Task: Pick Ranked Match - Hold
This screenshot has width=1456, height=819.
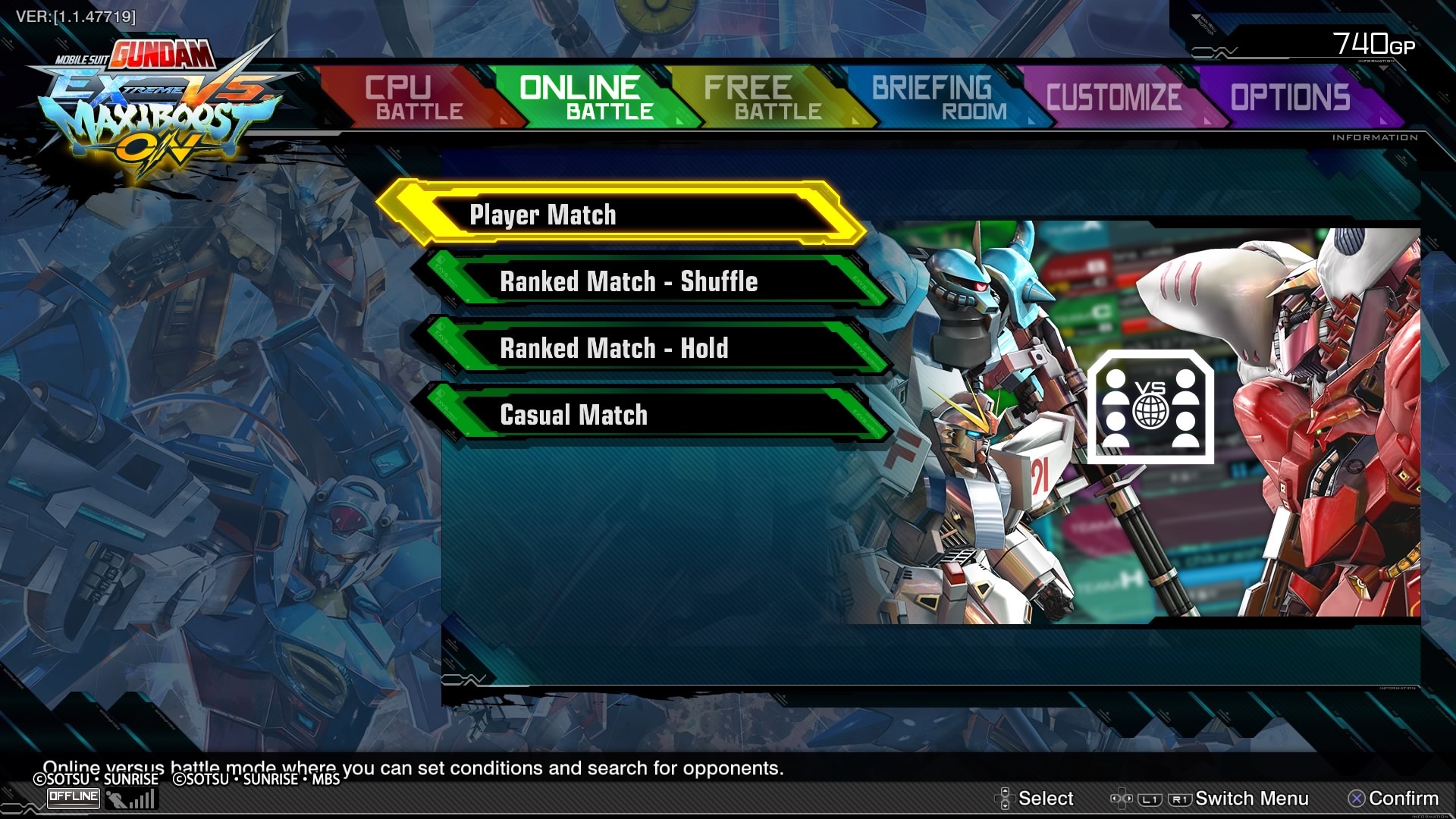Action: coord(651,348)
